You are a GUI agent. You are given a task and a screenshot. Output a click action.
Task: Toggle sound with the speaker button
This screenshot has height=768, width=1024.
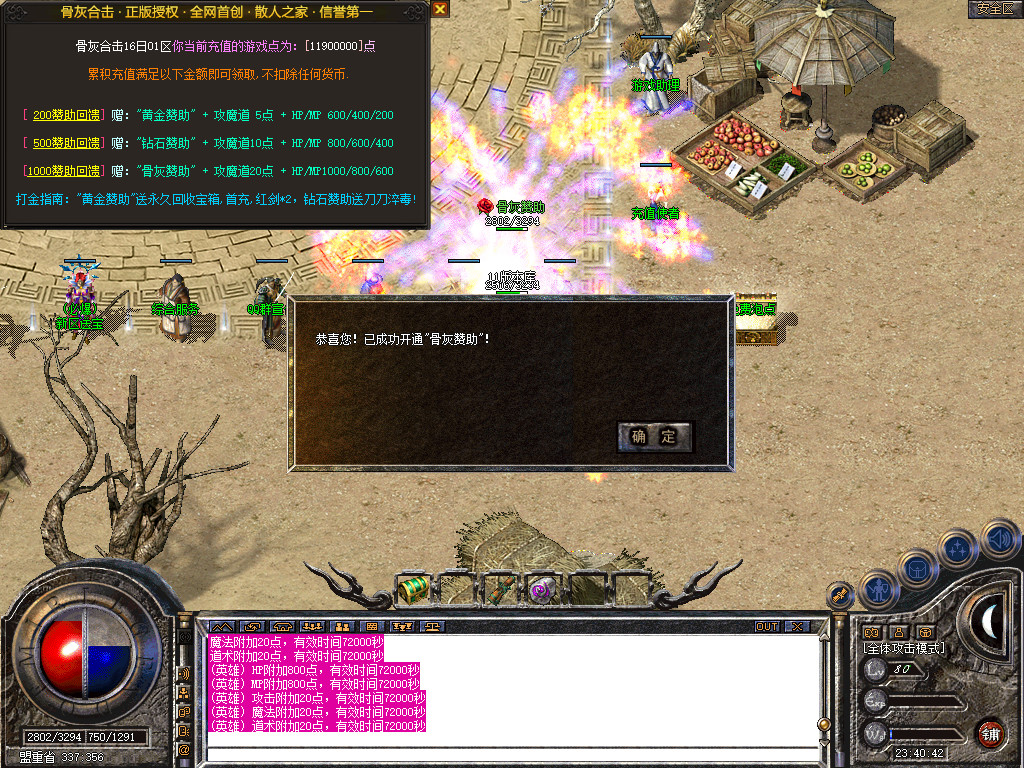(x=999, y=538)
